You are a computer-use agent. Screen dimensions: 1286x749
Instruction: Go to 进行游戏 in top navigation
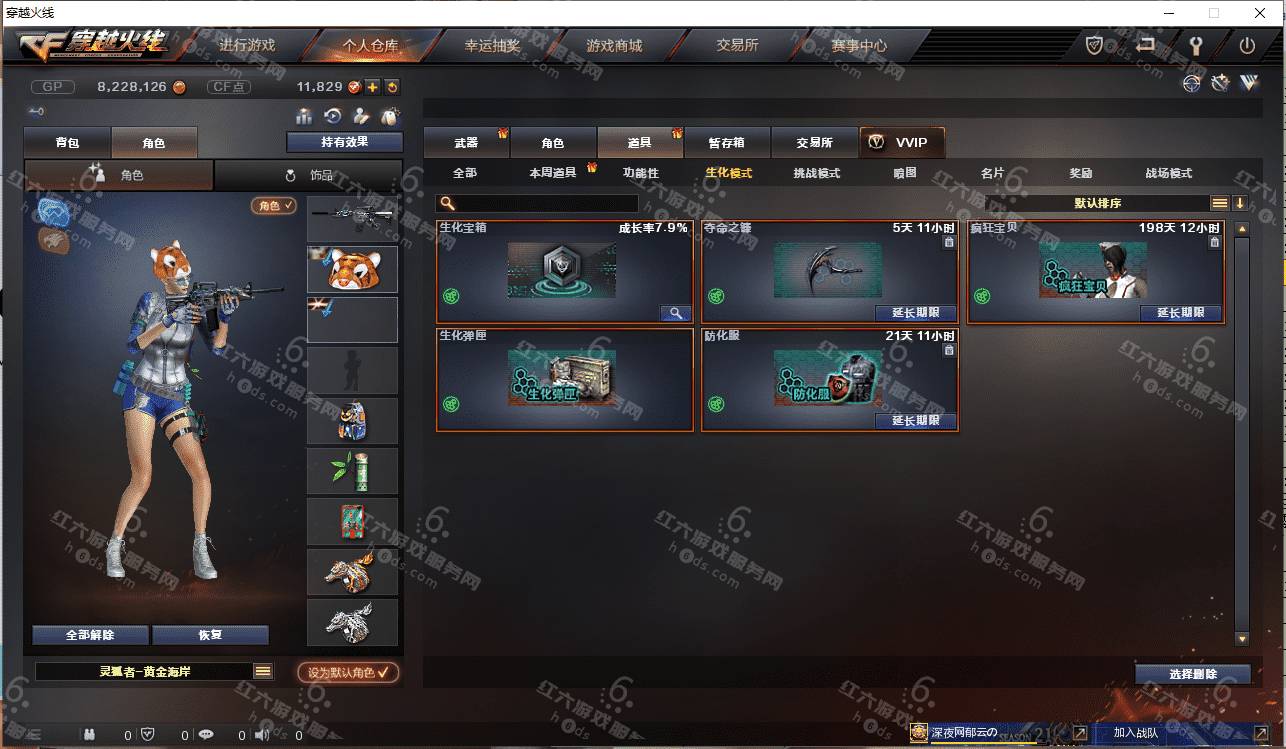pyautogui.click(x=247, y=46)
